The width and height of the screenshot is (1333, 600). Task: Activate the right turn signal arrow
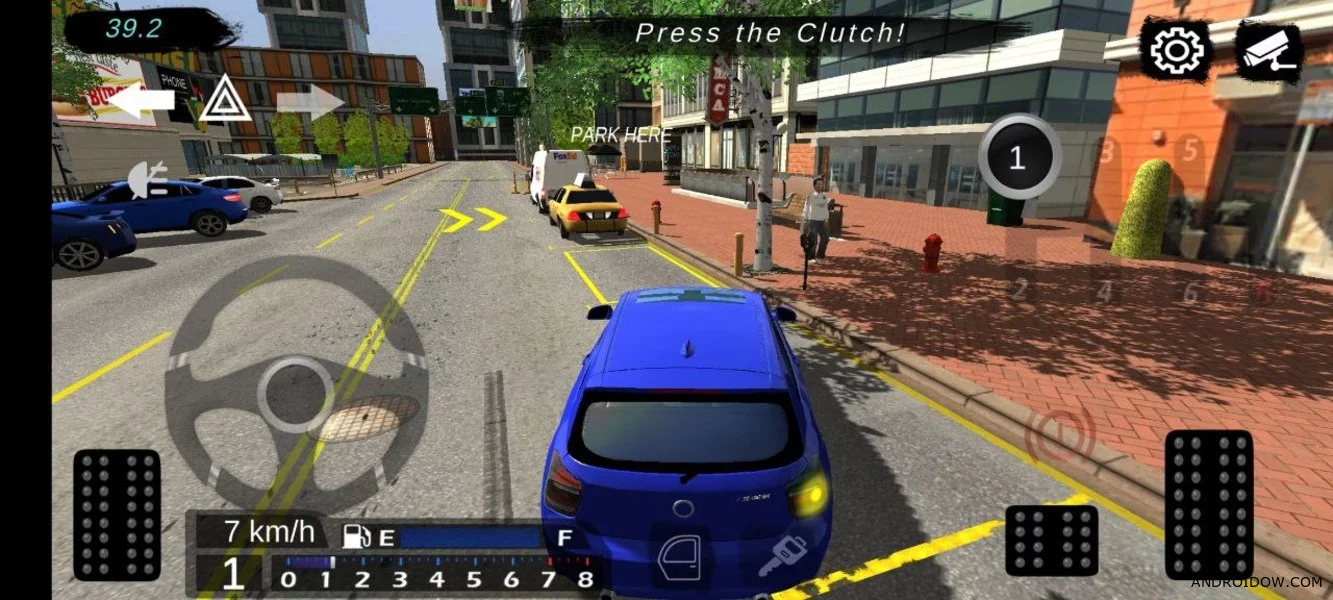pyautogui.click(x=310, y=101)
